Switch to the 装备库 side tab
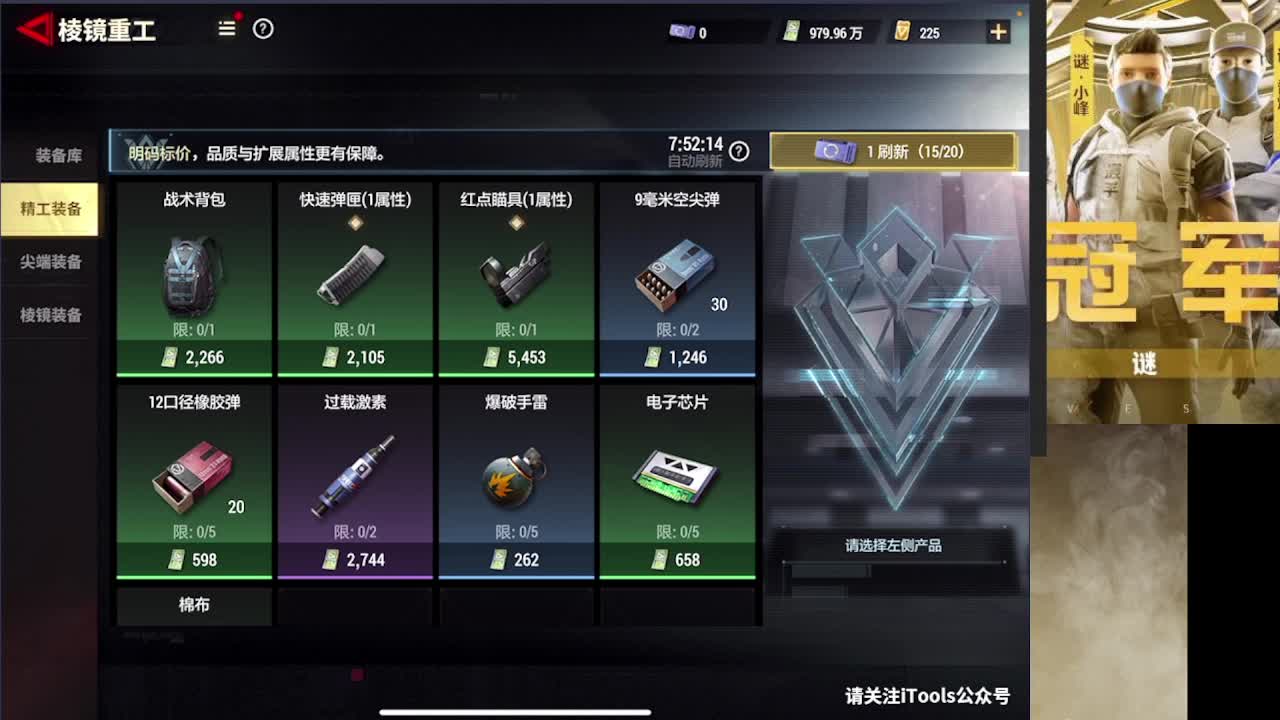Image resolution: width=1280 pixels, height=720 pixels. pyautogui.click(x=48, y=155)
